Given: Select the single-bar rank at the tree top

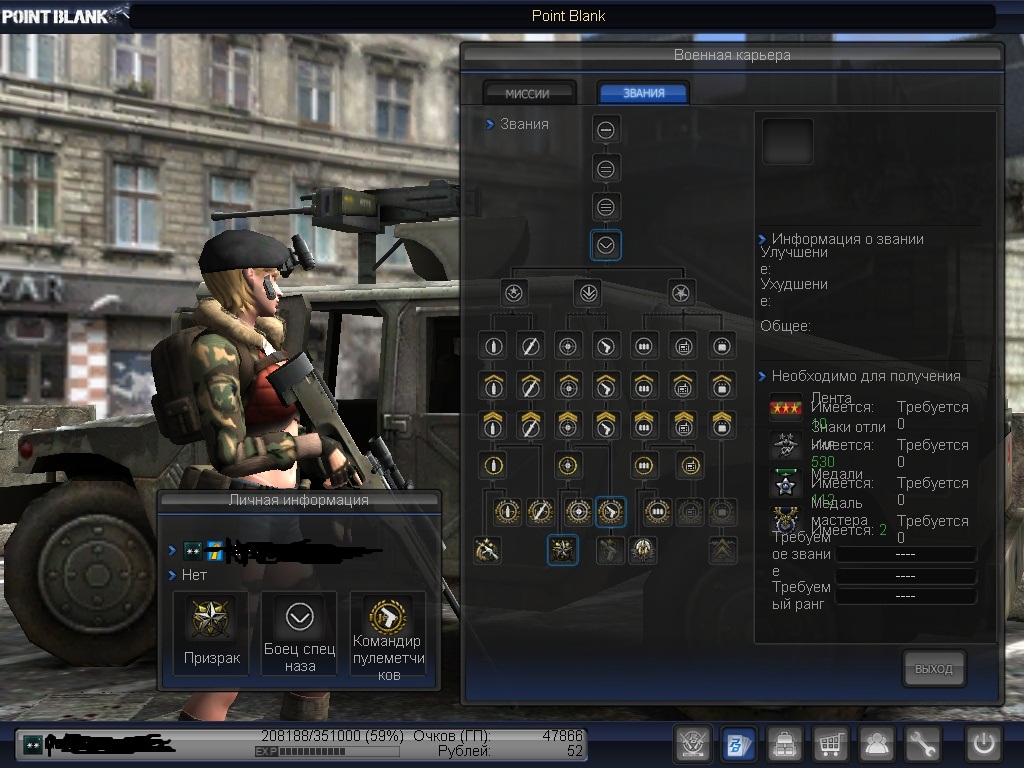Looking at the screenshot, I should point(606,129).
